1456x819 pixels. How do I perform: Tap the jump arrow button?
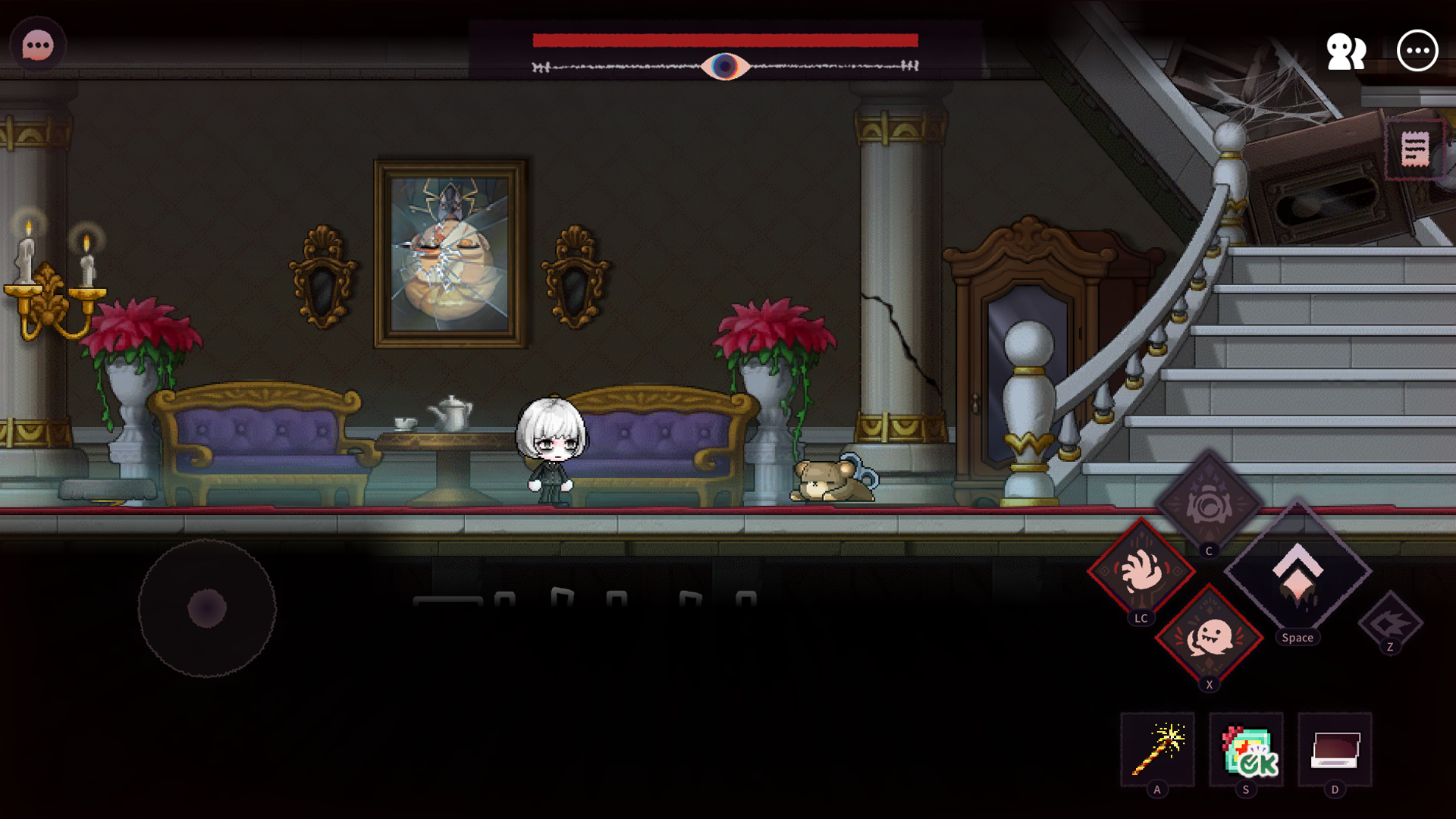pyautogui.click(x=1298, y=574)
